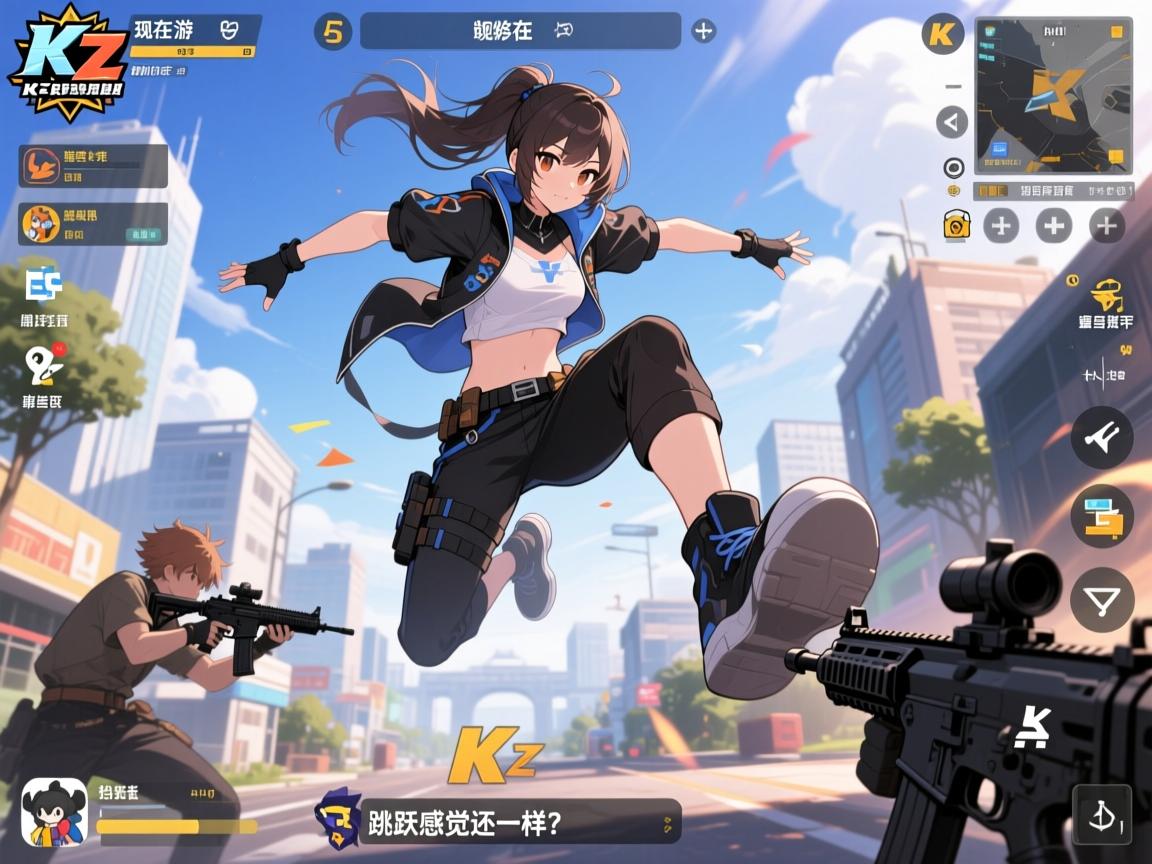The width and height of the screenshot is (1152, 864).
Task: Tap the number 5 circle badge
Action: click(x=333, y=32)
